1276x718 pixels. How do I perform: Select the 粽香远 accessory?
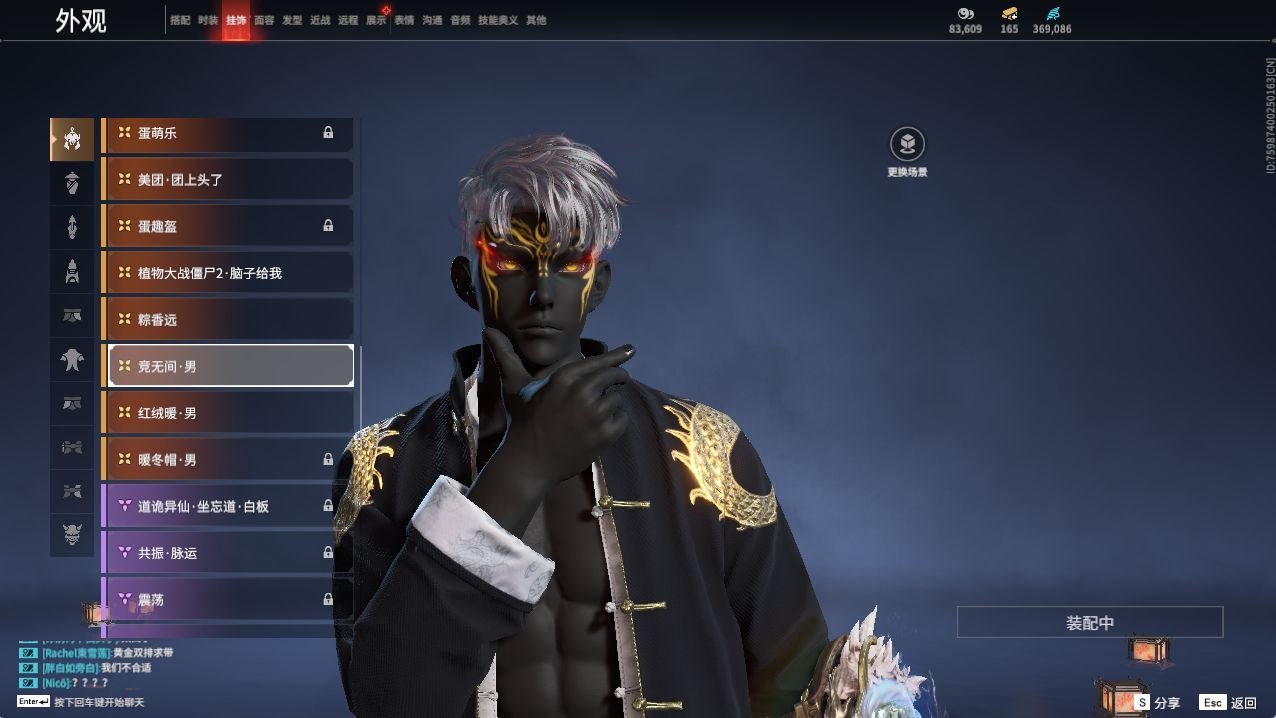pos(228,320)
